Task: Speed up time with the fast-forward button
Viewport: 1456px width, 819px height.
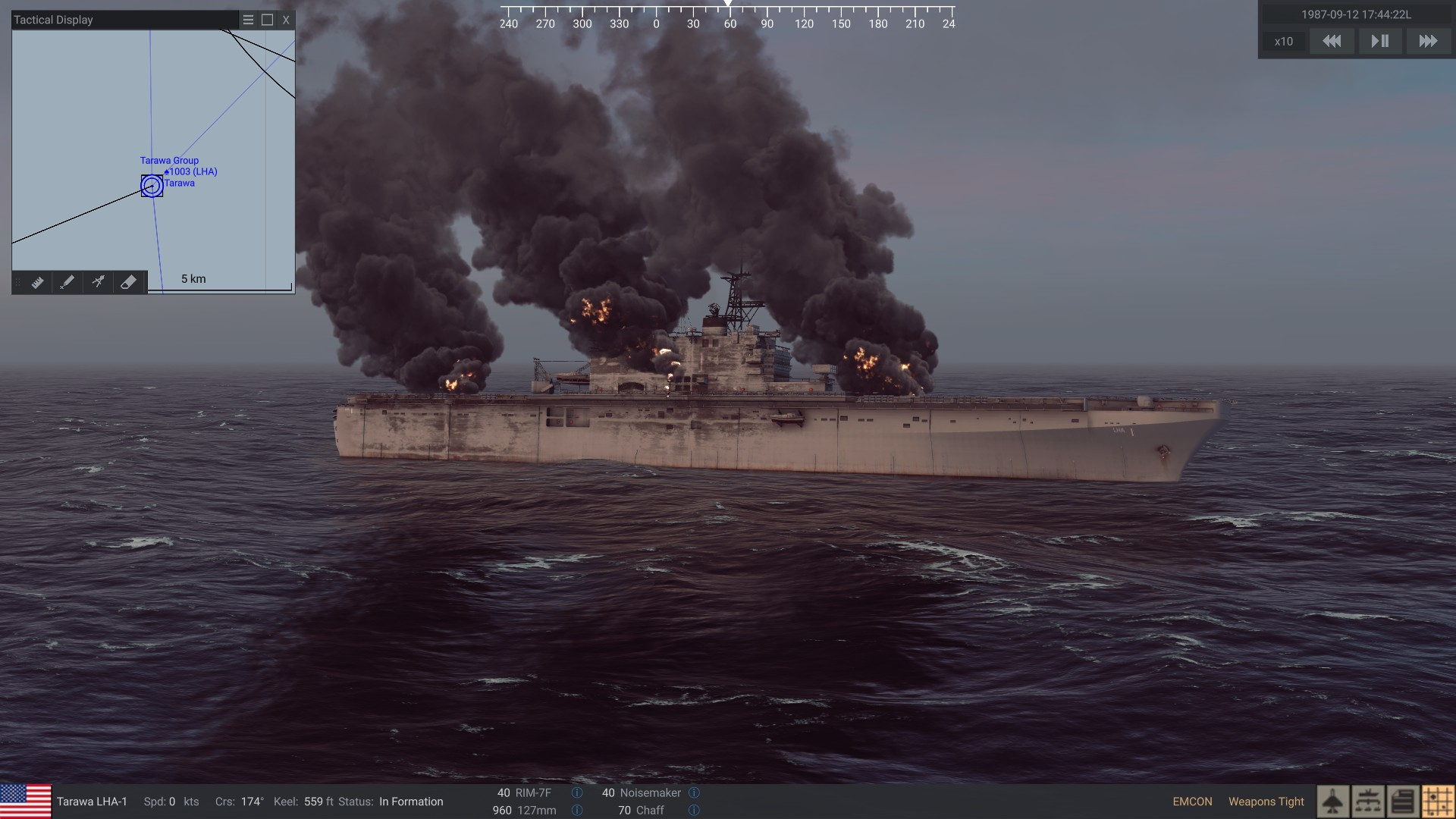Action: [x=1428, y=42]
